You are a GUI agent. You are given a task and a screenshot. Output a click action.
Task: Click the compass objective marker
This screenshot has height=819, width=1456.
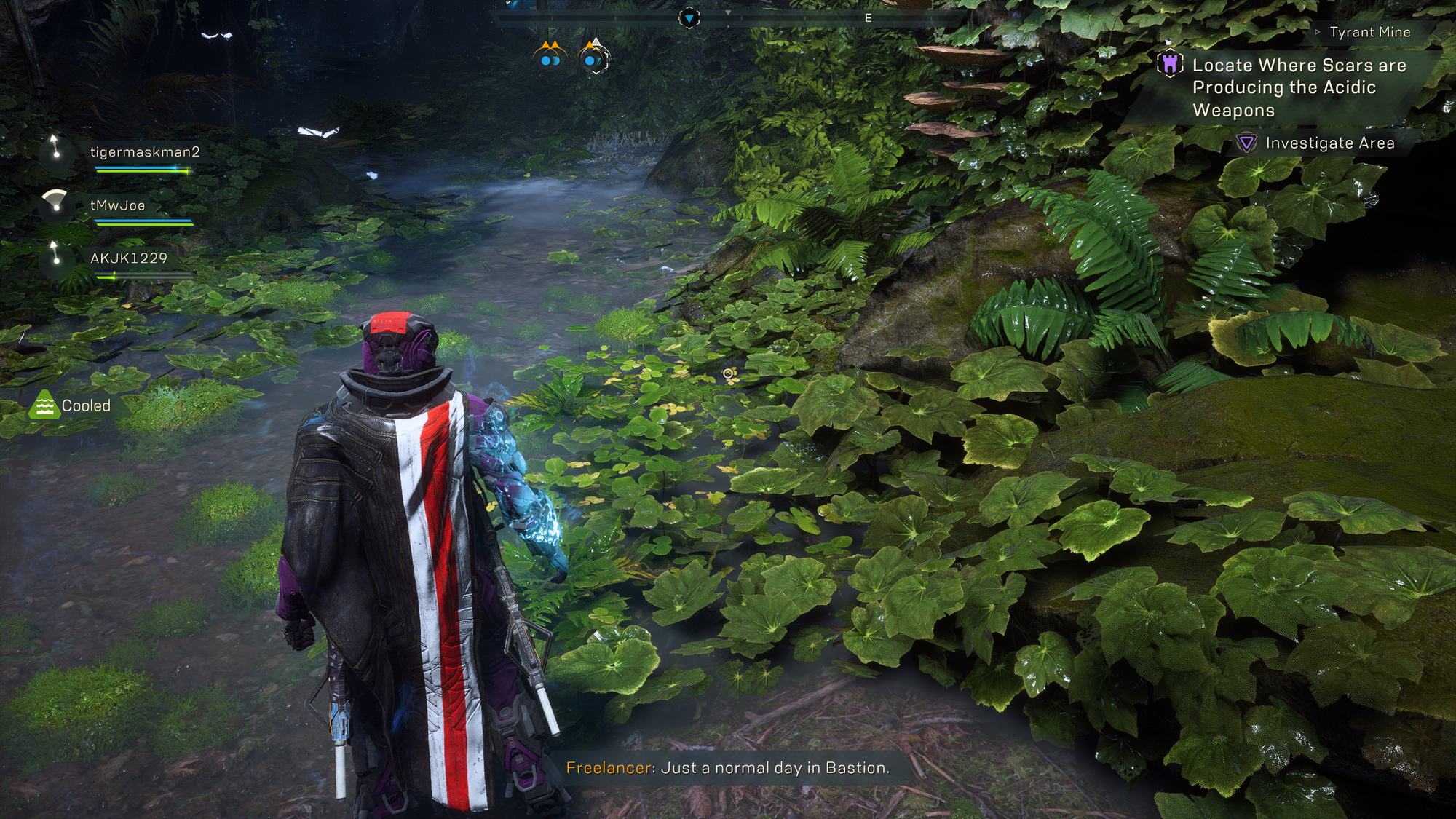(x=689, y=17)
